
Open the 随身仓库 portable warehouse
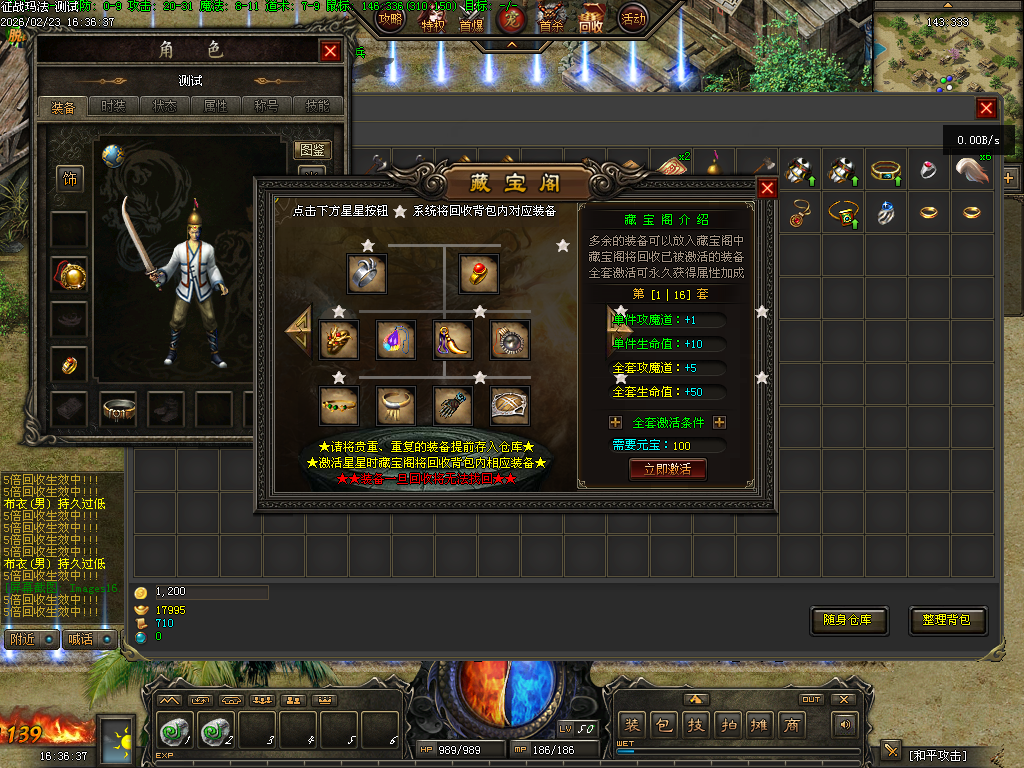pyautogui.click(x=848, y=620)
